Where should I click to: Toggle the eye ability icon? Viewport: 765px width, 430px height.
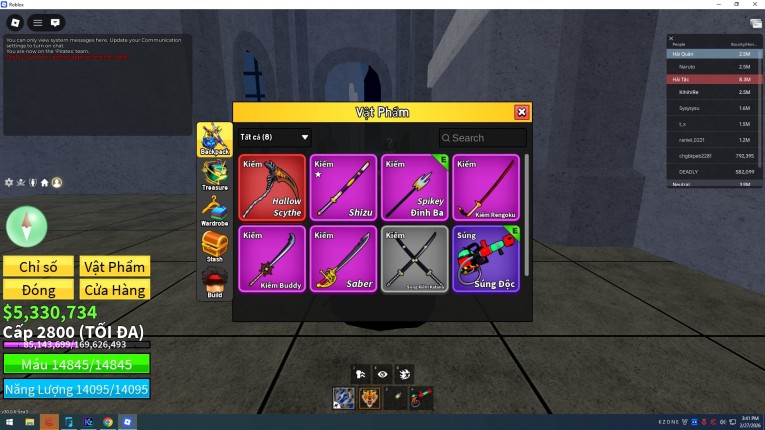pos(382,373)
